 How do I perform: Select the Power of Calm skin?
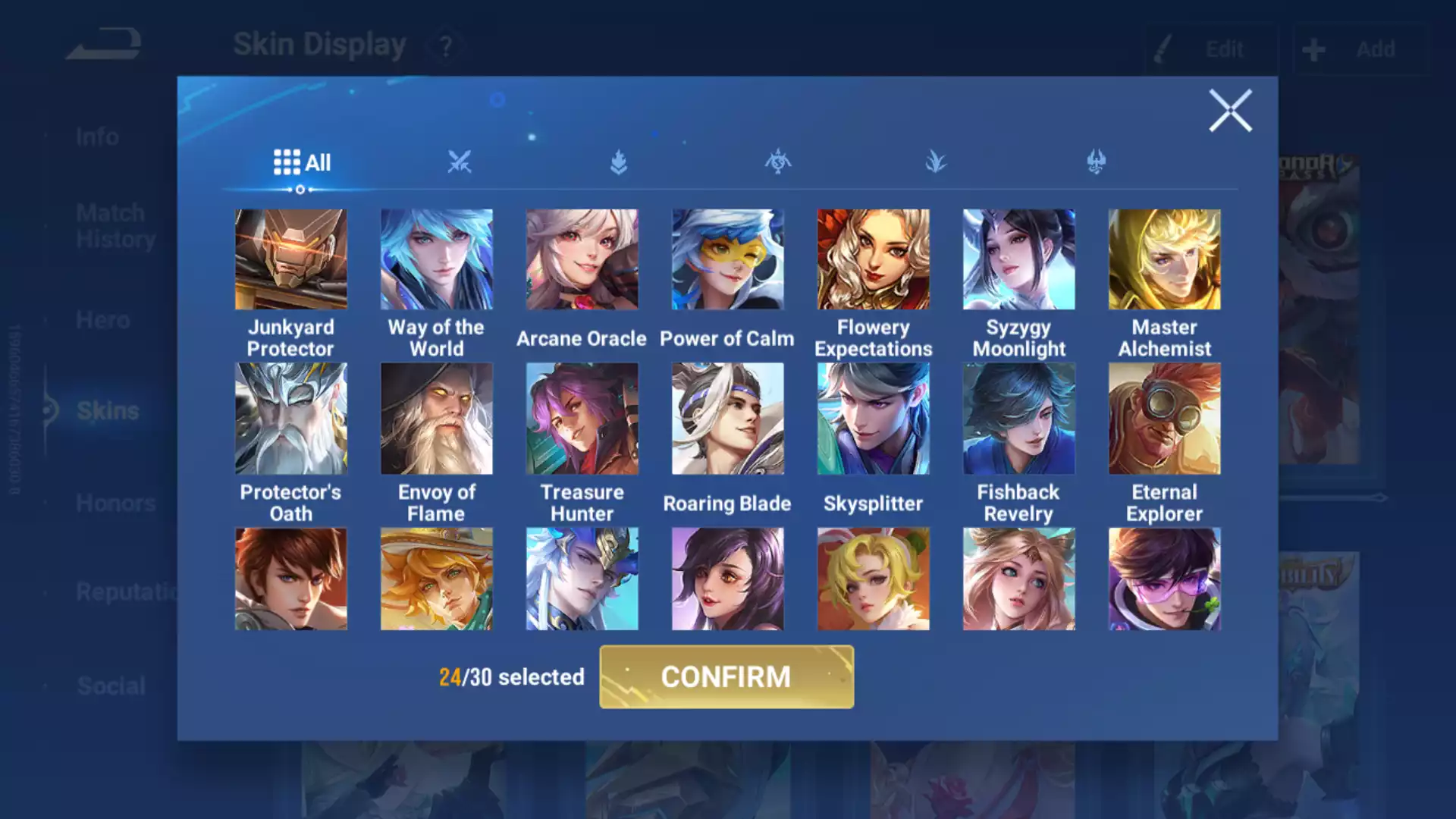click(727, 259)
